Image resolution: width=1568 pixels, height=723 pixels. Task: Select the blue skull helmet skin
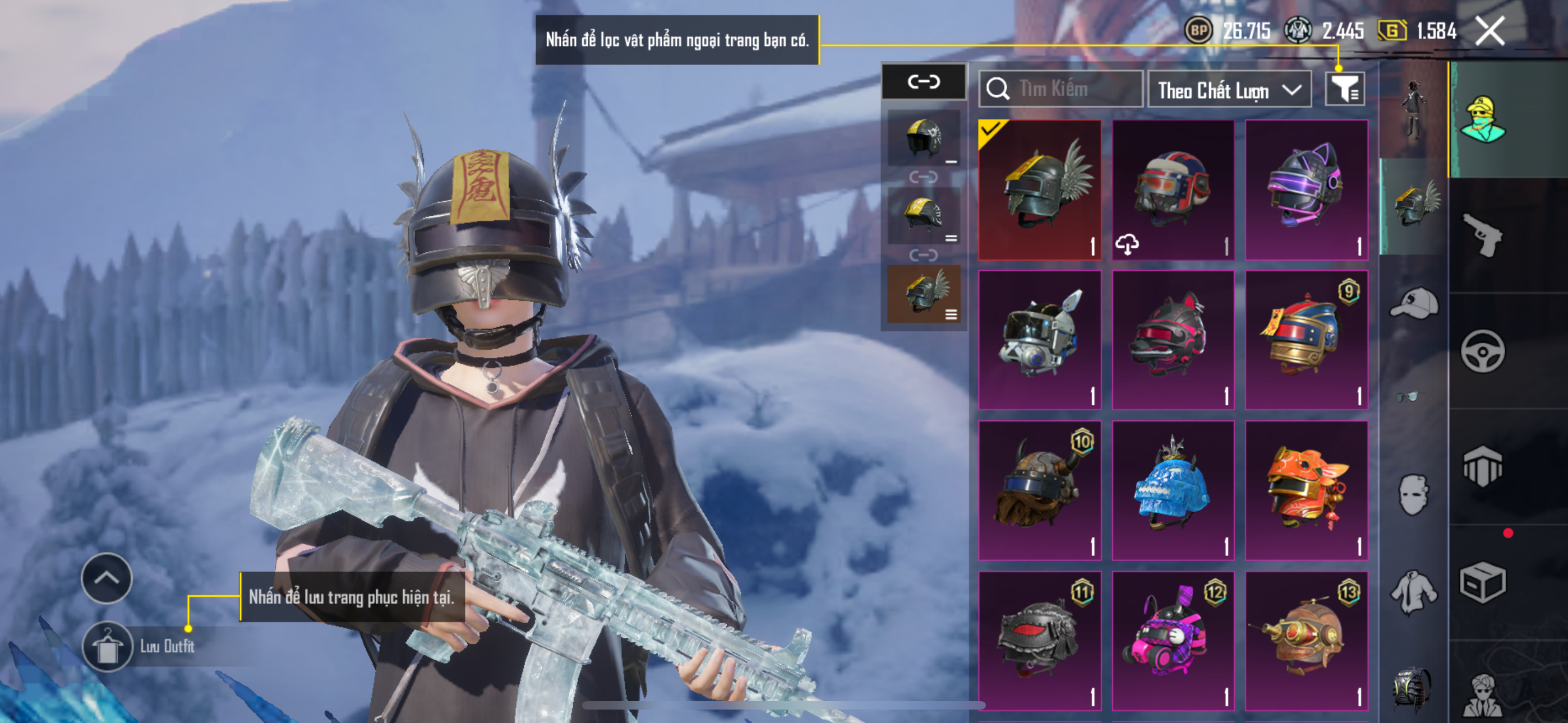pyautogui.click(x=1173, y=490)
